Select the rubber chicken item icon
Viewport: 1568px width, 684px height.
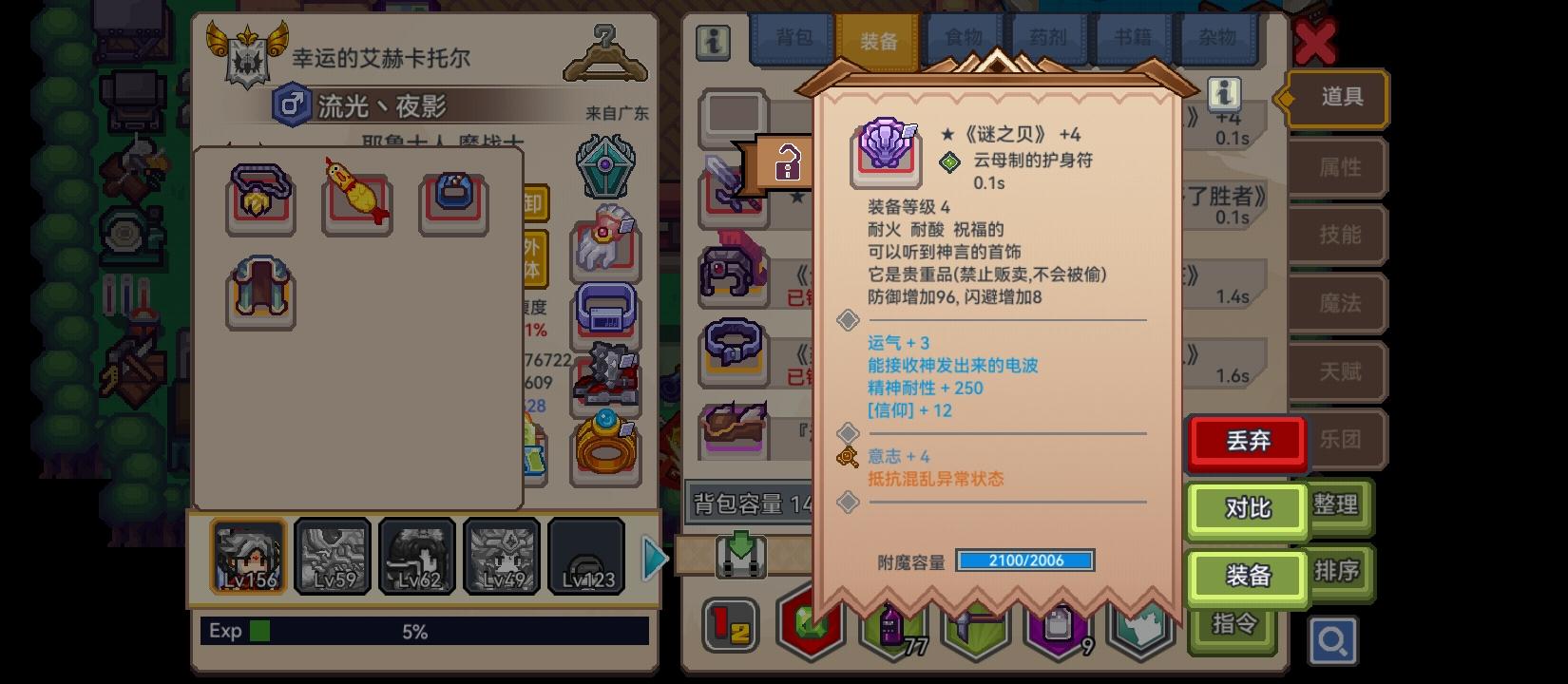tap(357, 199)
